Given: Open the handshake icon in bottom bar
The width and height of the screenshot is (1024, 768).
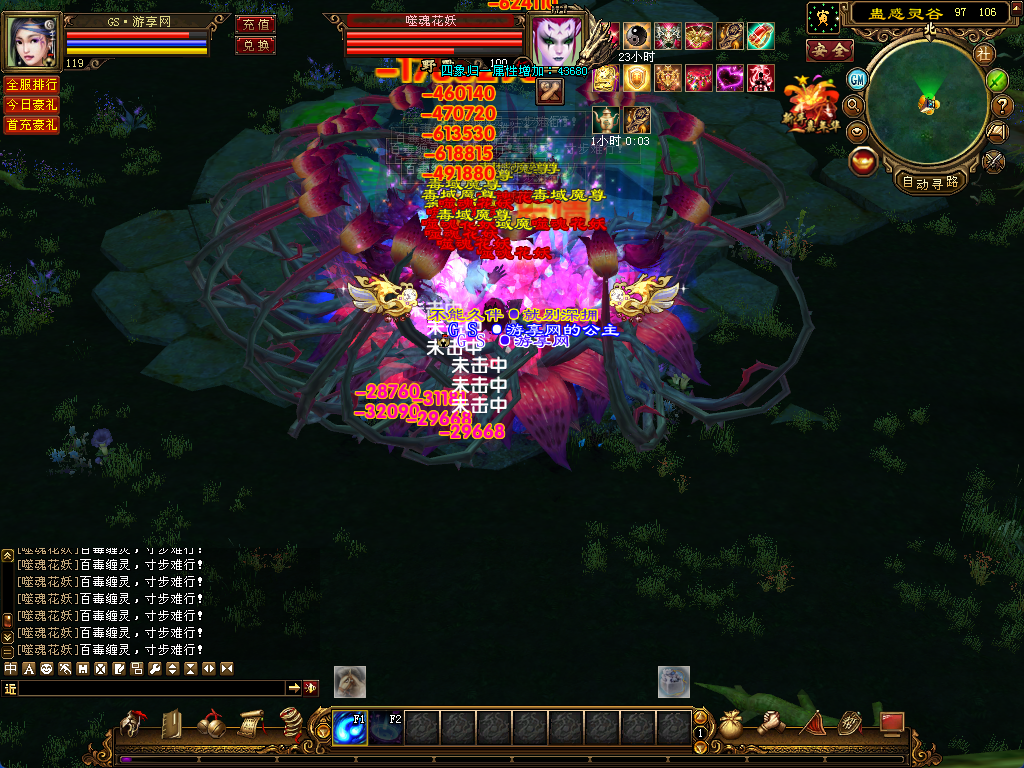Looking at the screenshot, I should click(770, 723).
